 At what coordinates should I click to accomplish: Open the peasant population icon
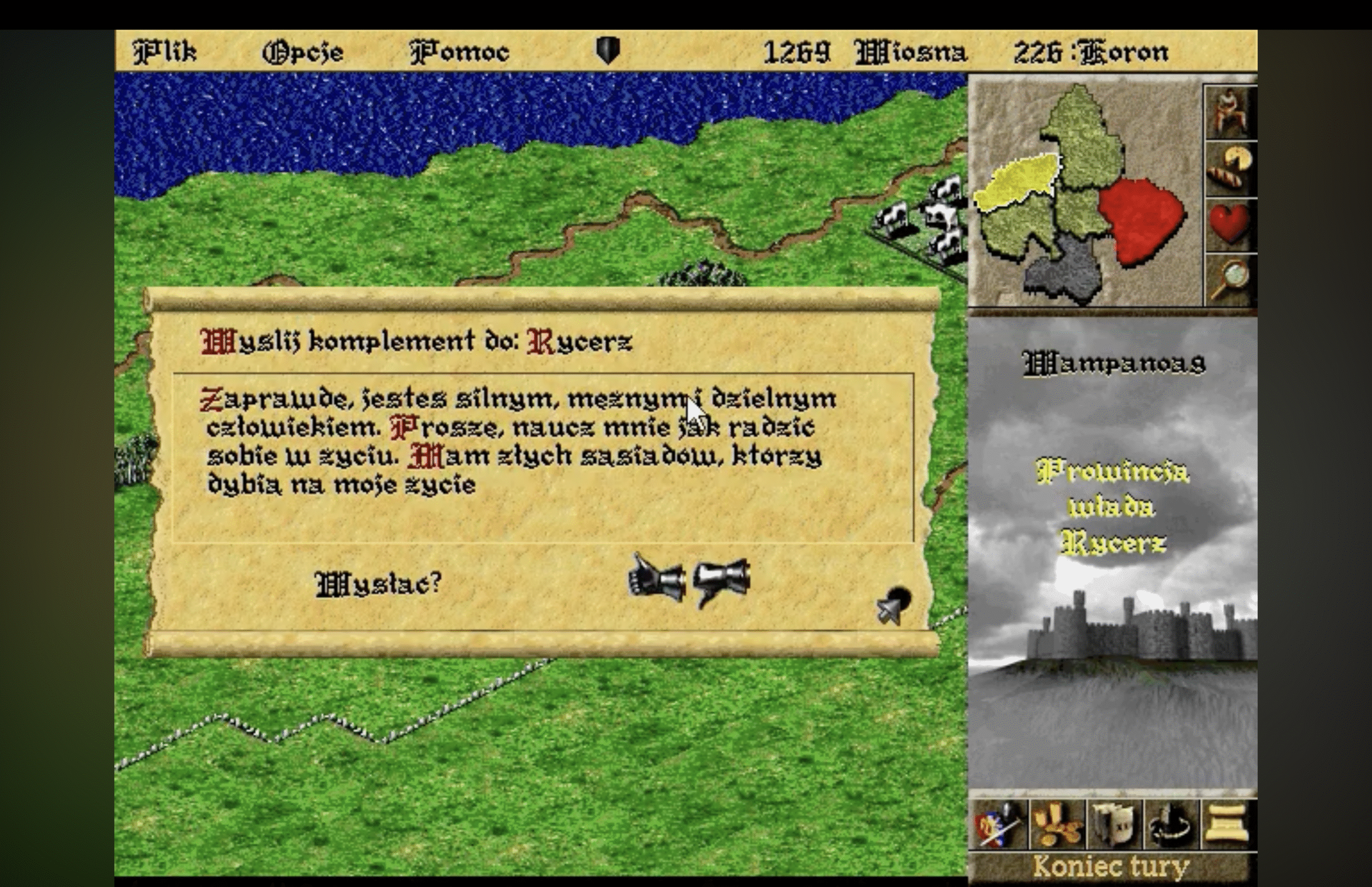(1229, 113)
